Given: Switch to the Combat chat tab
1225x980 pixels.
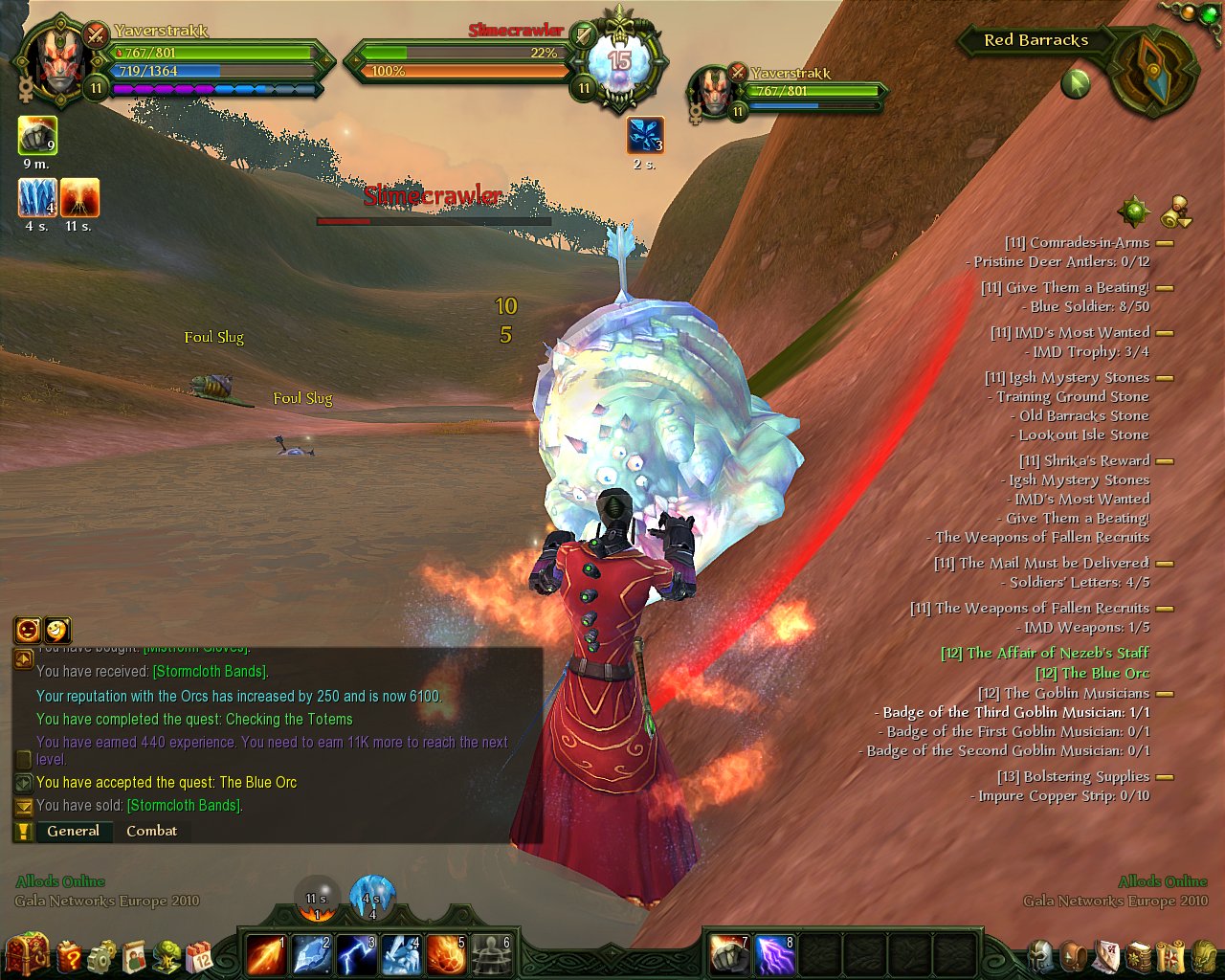Looking at the screenshot, I should [x=151, y=831].
